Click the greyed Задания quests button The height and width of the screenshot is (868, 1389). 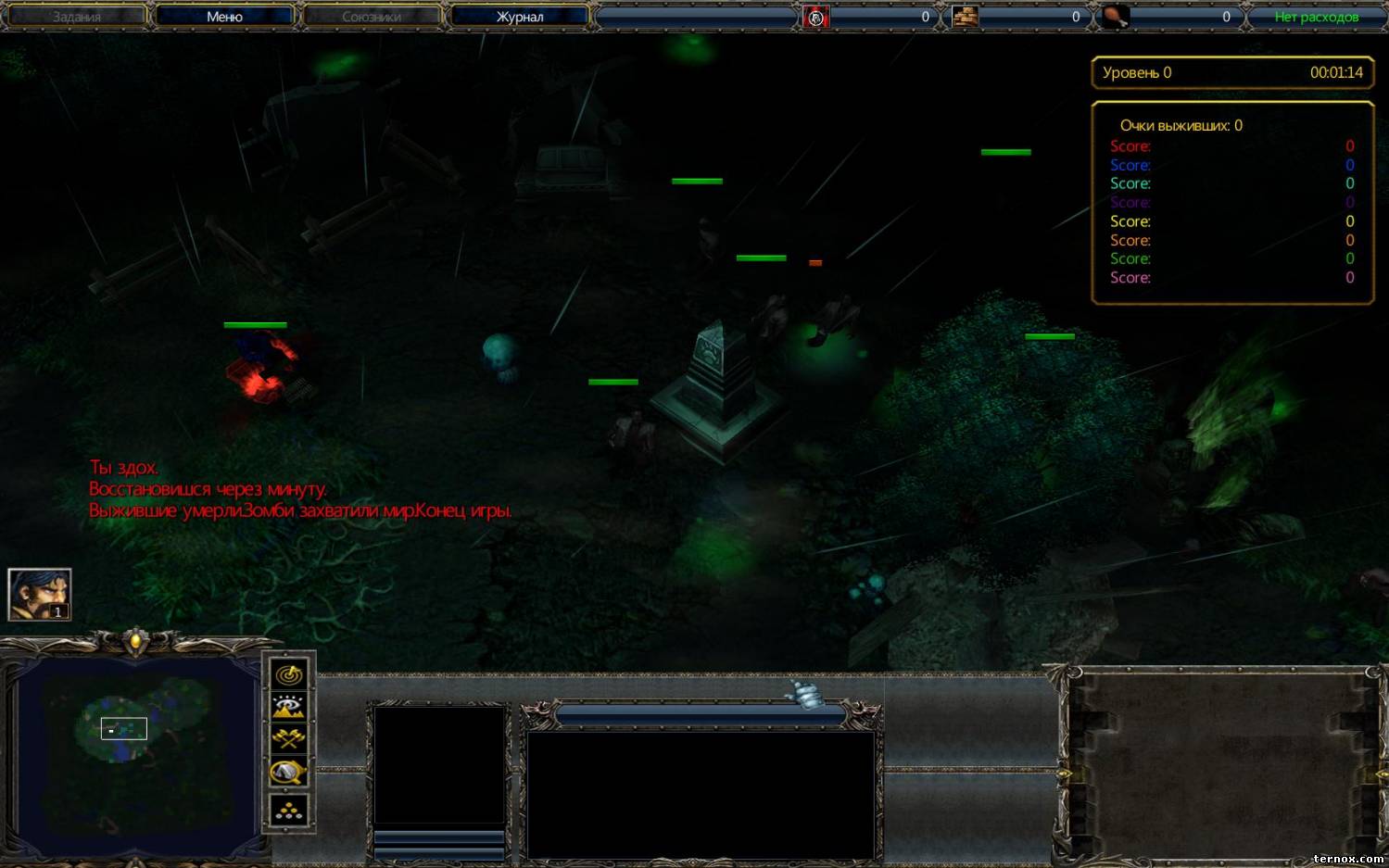(x=77, y=17)
